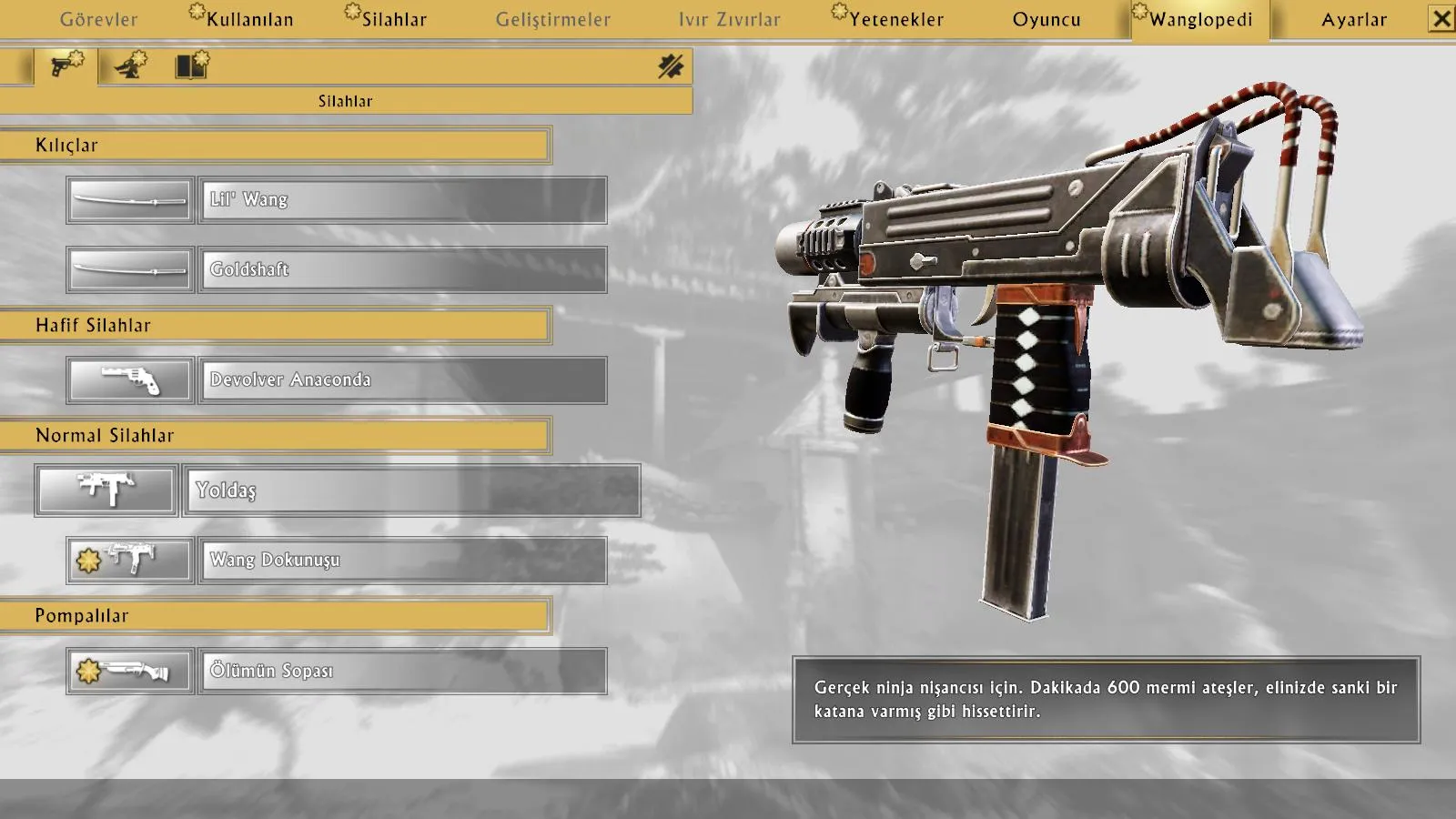Choose the Wang Dokunuşu entry
This screenshot has height=819, width=1456.
coord(402,560)
